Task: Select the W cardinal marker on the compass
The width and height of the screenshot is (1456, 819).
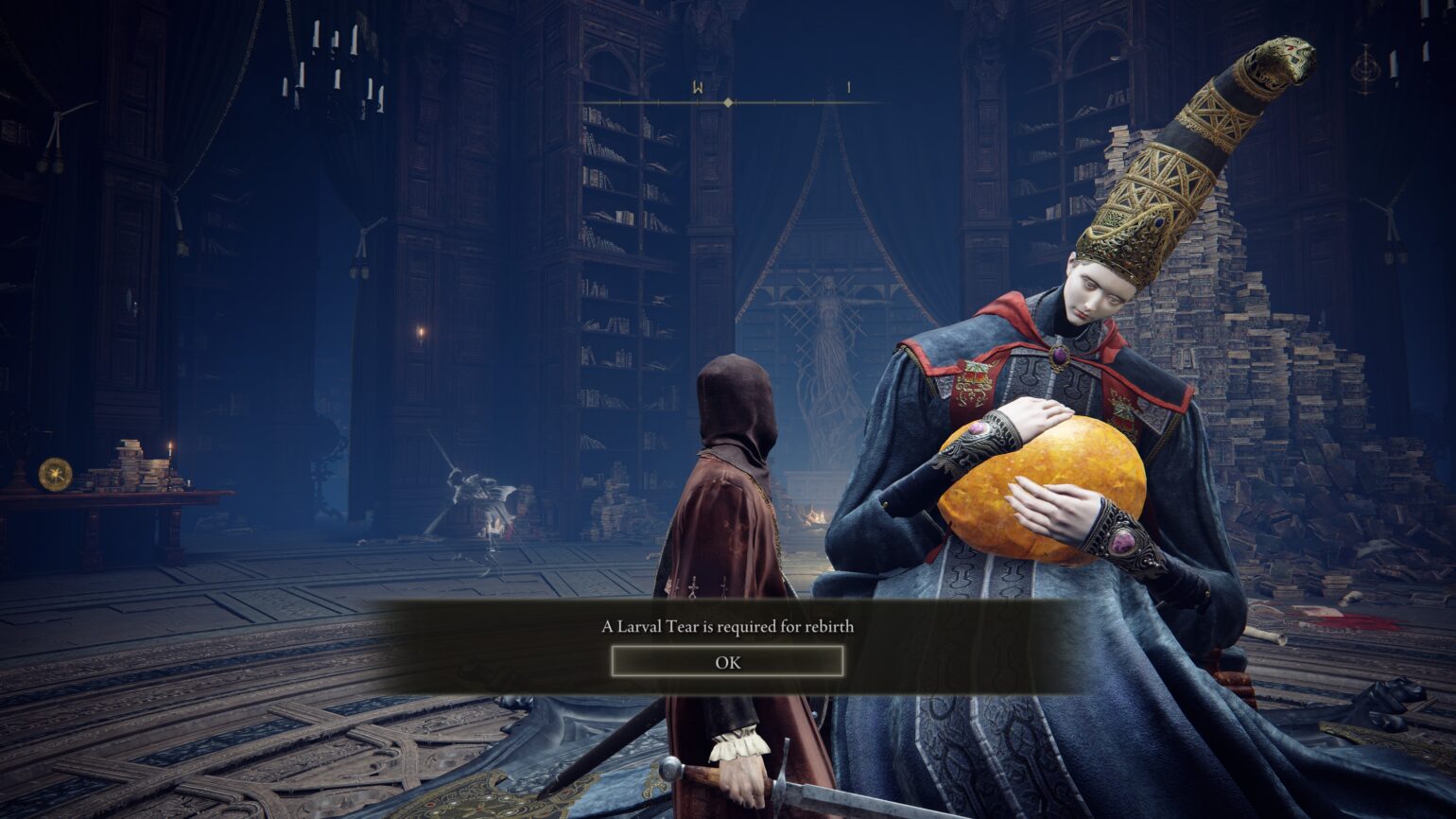Action: coord(697,88)
